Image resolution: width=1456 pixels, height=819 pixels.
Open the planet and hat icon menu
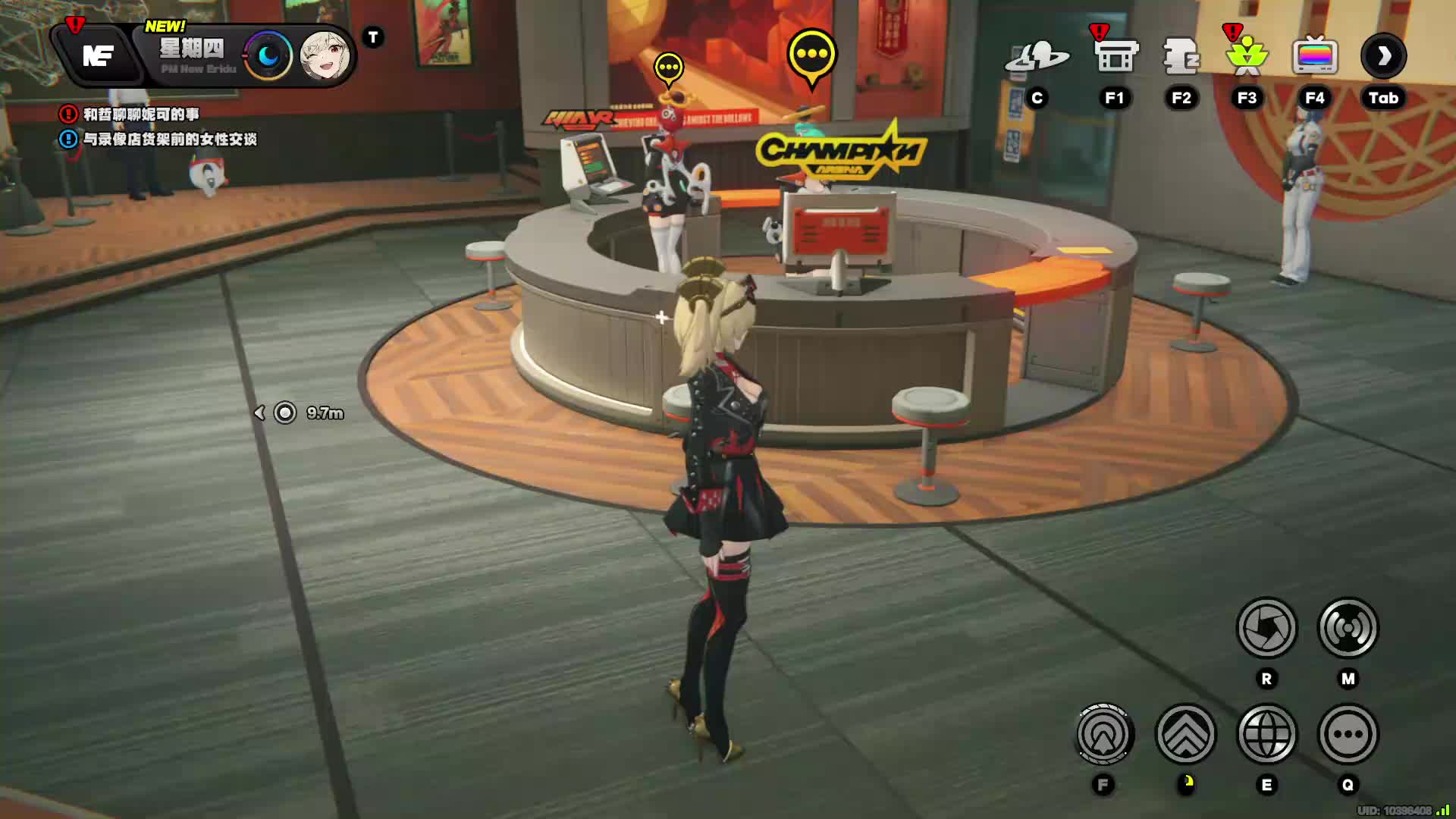click(1037, 58)
